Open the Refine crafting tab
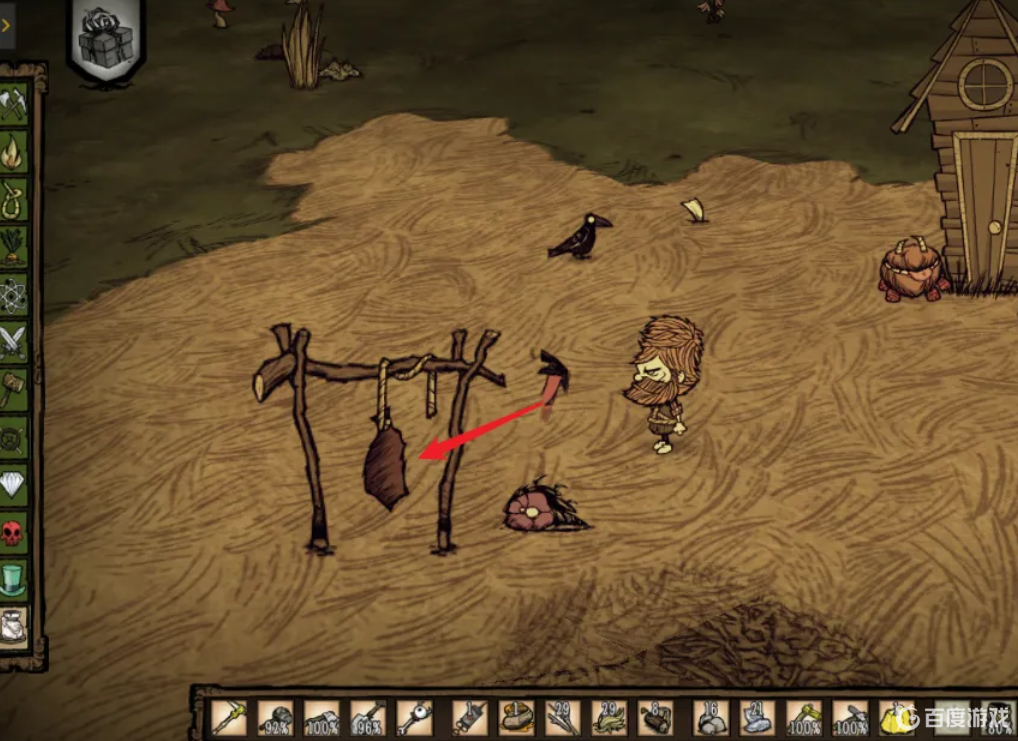 pyautogui.click(x=13, y=437)
